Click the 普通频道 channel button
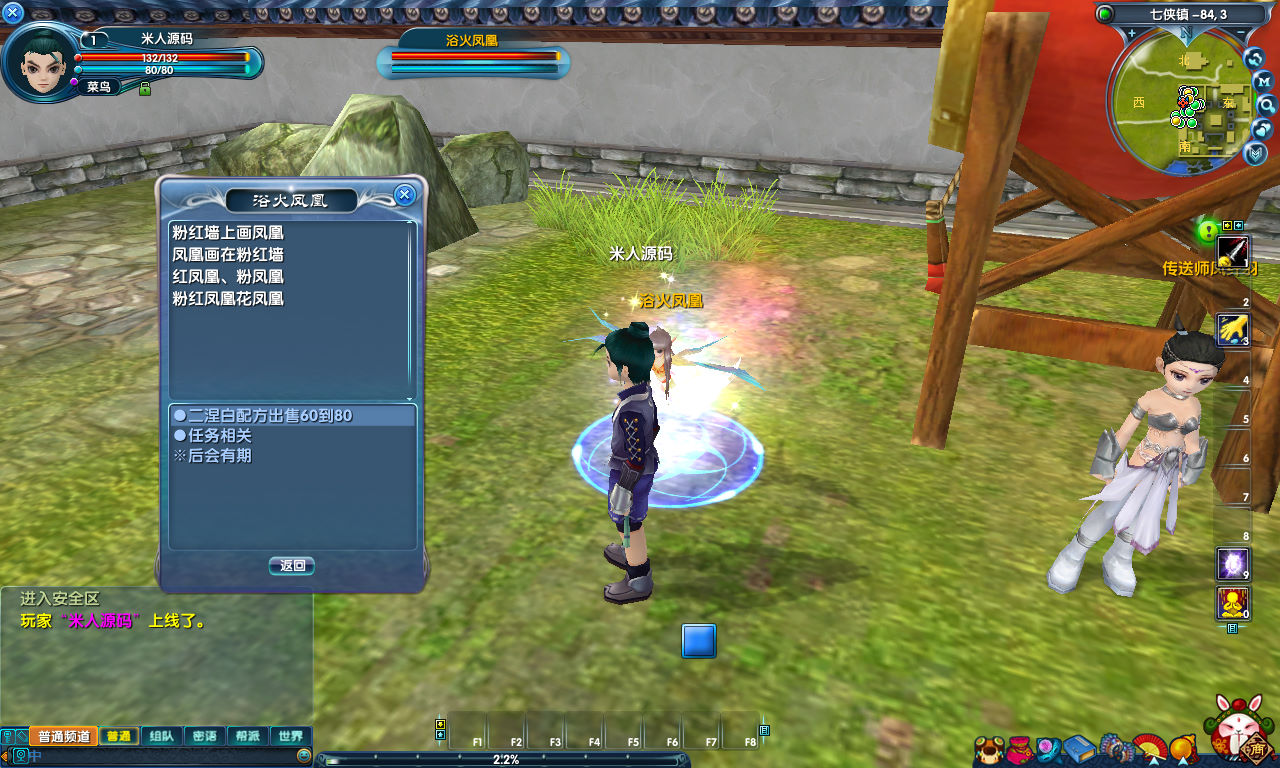The height and width of the screenshot is (768, 1280). pyautogui.click(x=64, y=736)
